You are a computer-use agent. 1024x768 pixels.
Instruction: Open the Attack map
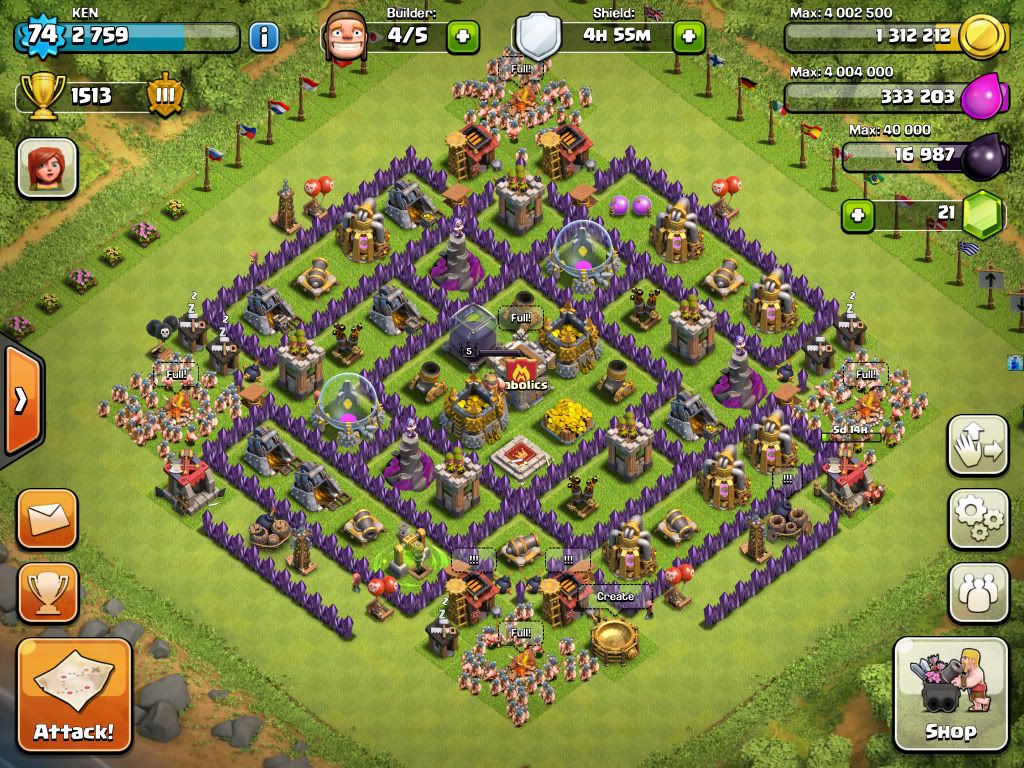(x=74, y=694)
